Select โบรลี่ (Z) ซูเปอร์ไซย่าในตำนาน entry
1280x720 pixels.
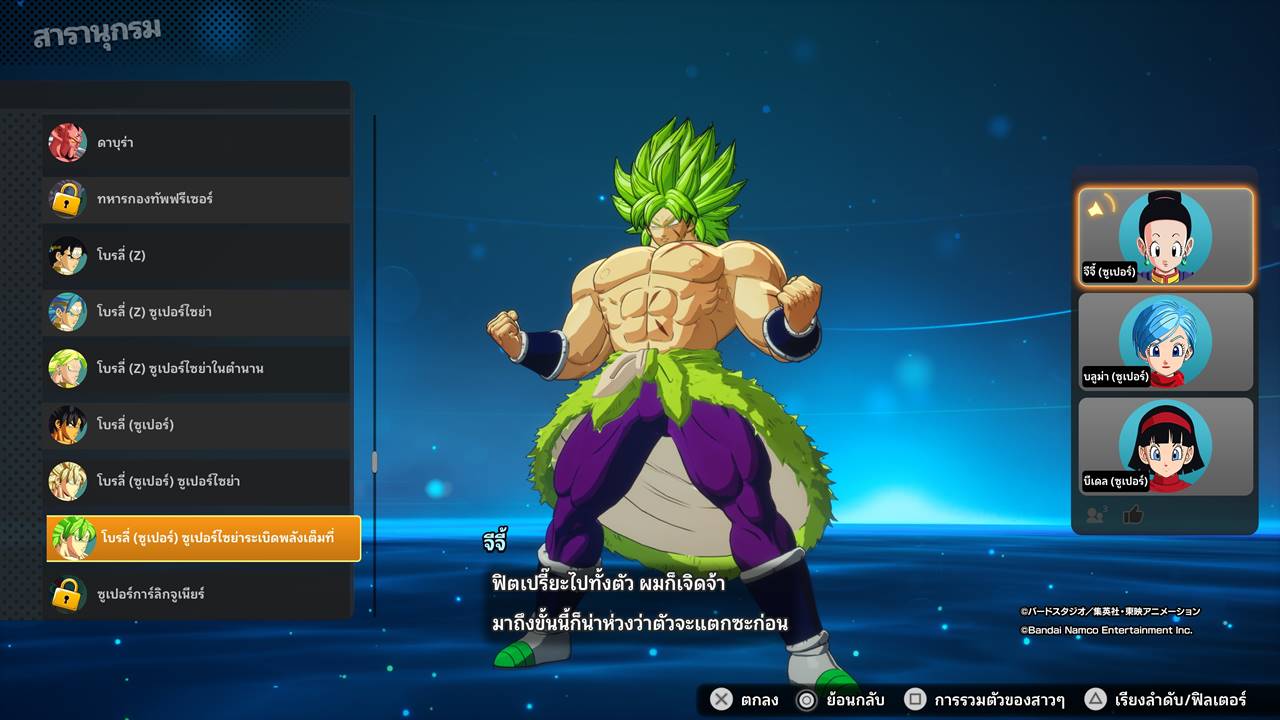point(197,368)
